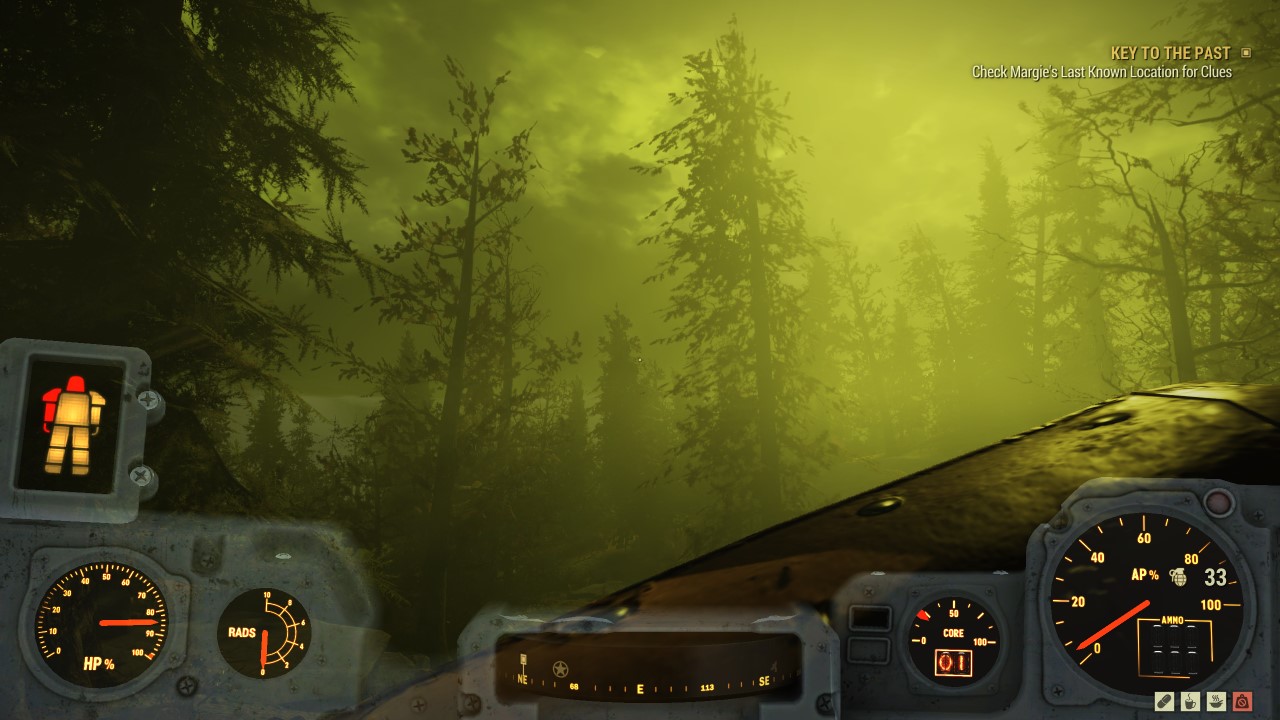Select the steaming food bowl hunger icon

1216,701
